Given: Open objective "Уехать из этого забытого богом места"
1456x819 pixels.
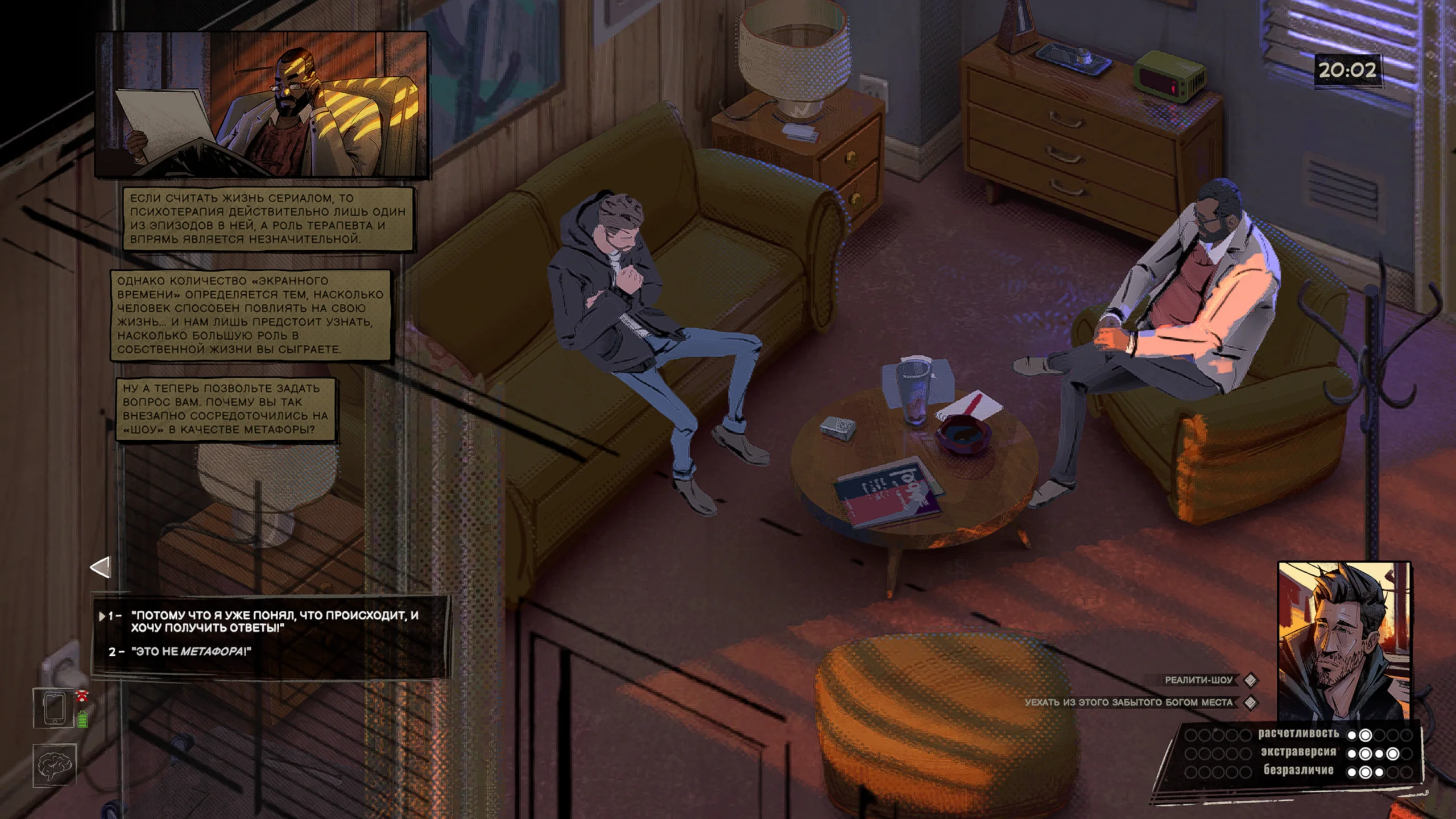Looking at the screenshot, I should tap(1128, 703).
